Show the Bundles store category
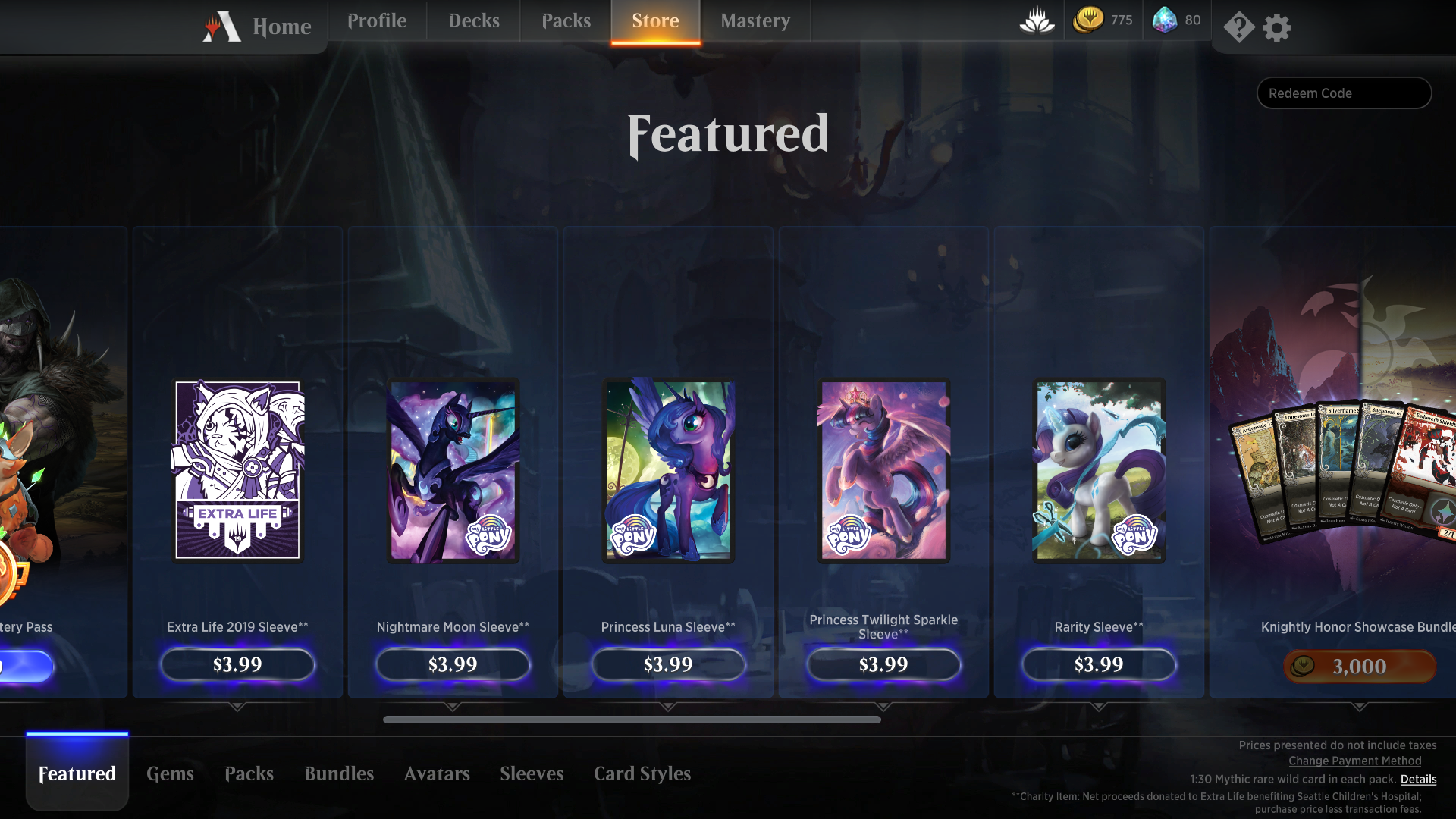This screenshot has width=1456, height=819. click(339, 774)
